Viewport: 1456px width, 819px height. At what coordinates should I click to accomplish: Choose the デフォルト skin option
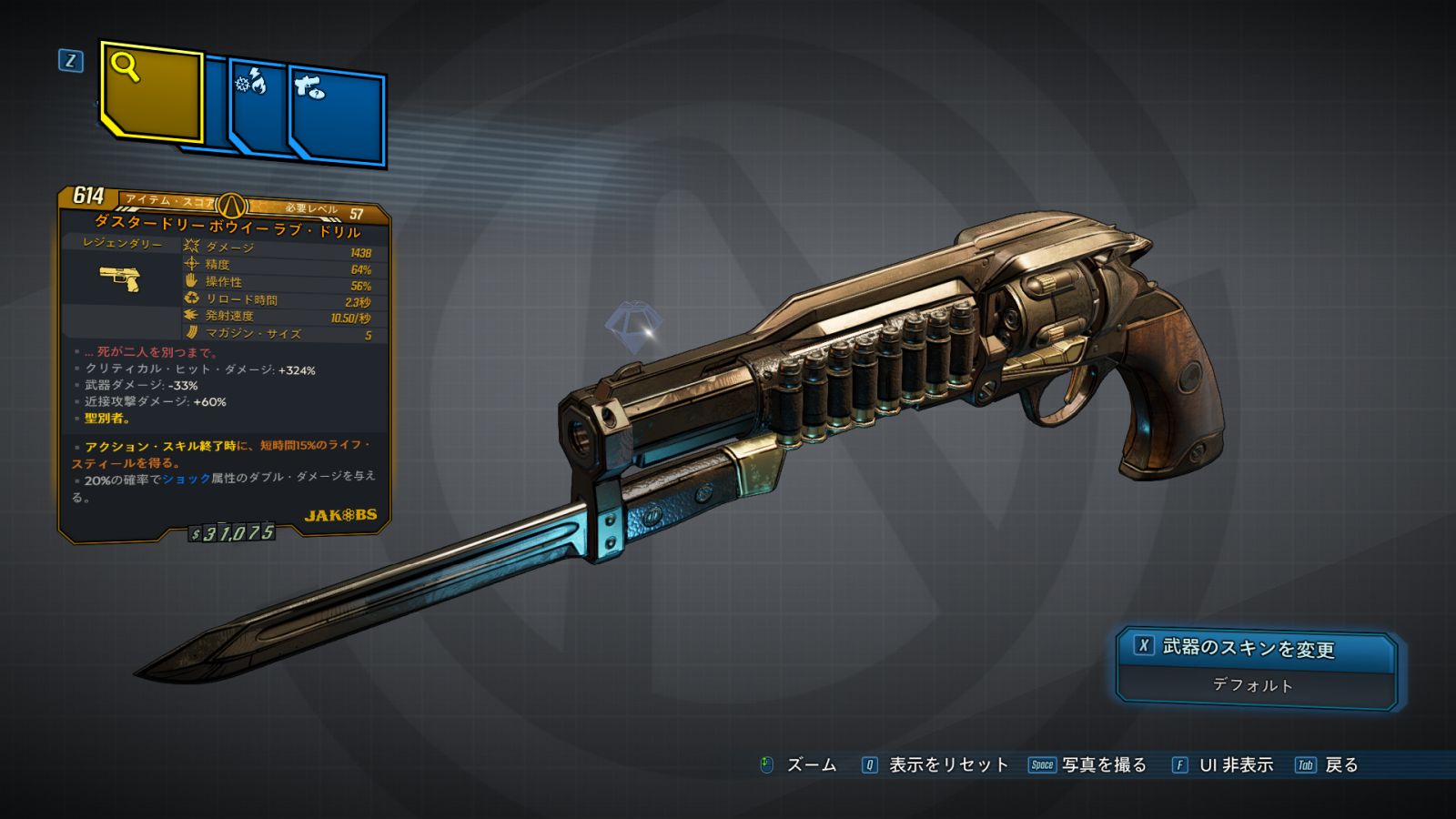[1252, 685]
